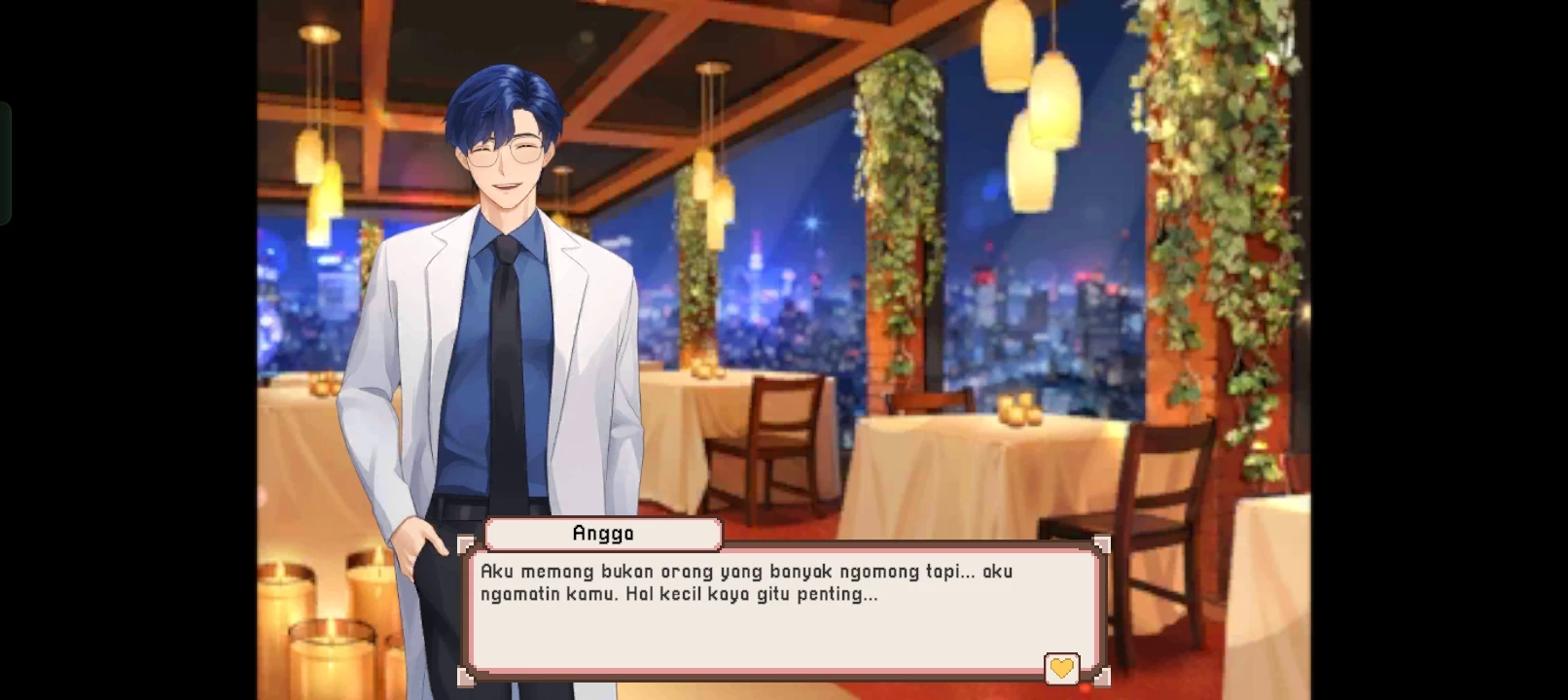This screenshot has height=700, width=1568.
Task: Advance Angga's dialogue text box
Action: tap(783, 612)
